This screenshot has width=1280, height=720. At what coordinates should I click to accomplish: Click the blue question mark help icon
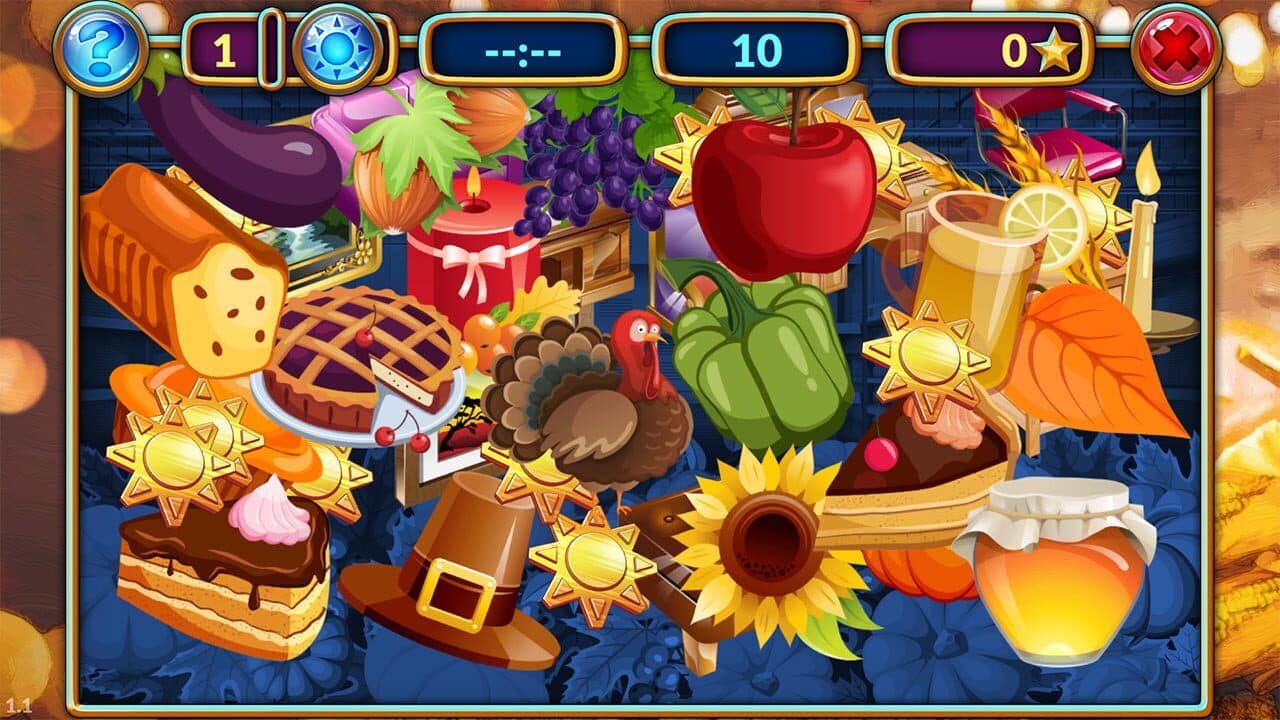tap(104, 49)
